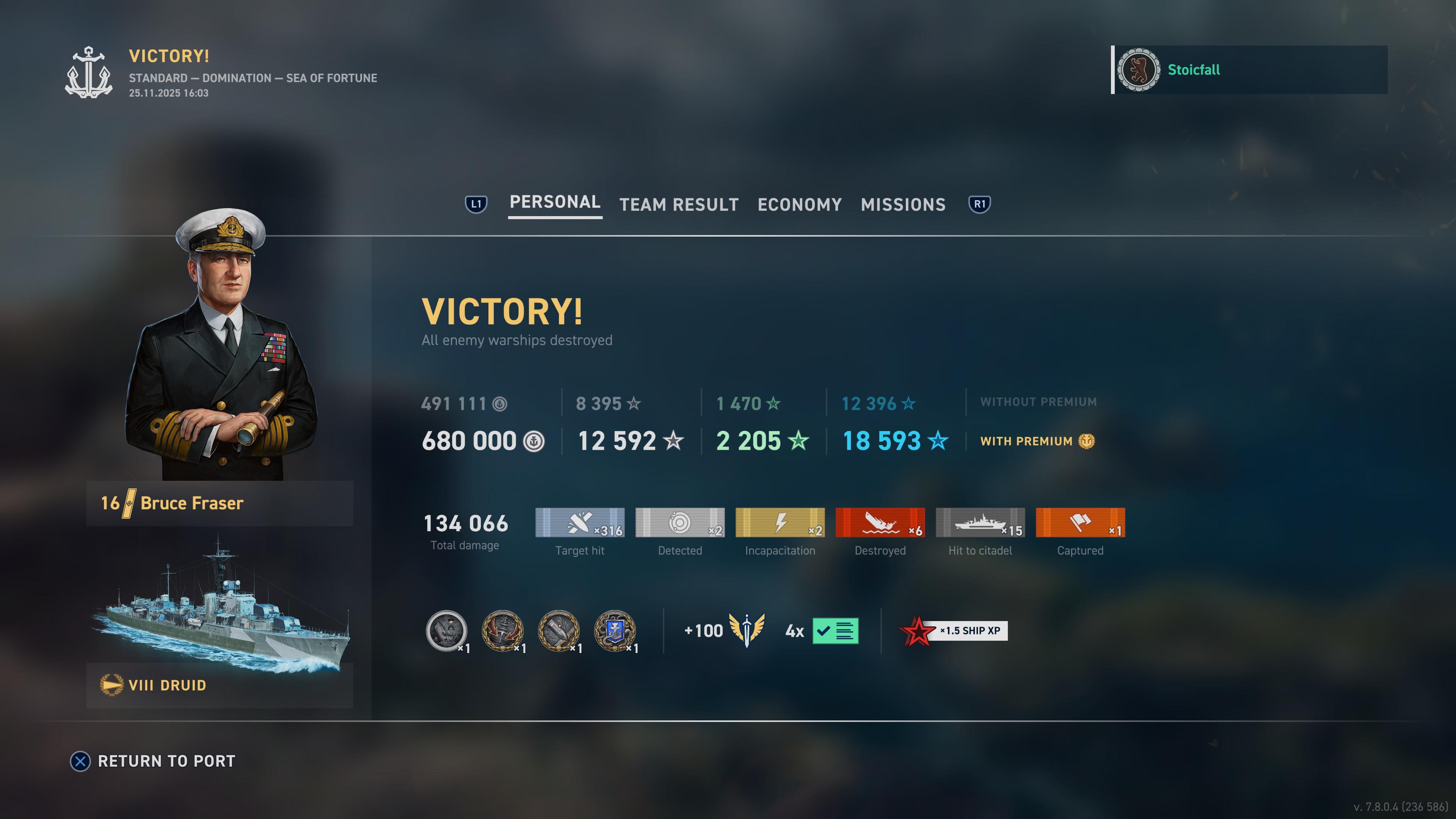Image resolution: width=1456 pixels, height=819 pixels.
Task: Inspect the blue anchor shield kraken medal
Action: coord(614,630)
